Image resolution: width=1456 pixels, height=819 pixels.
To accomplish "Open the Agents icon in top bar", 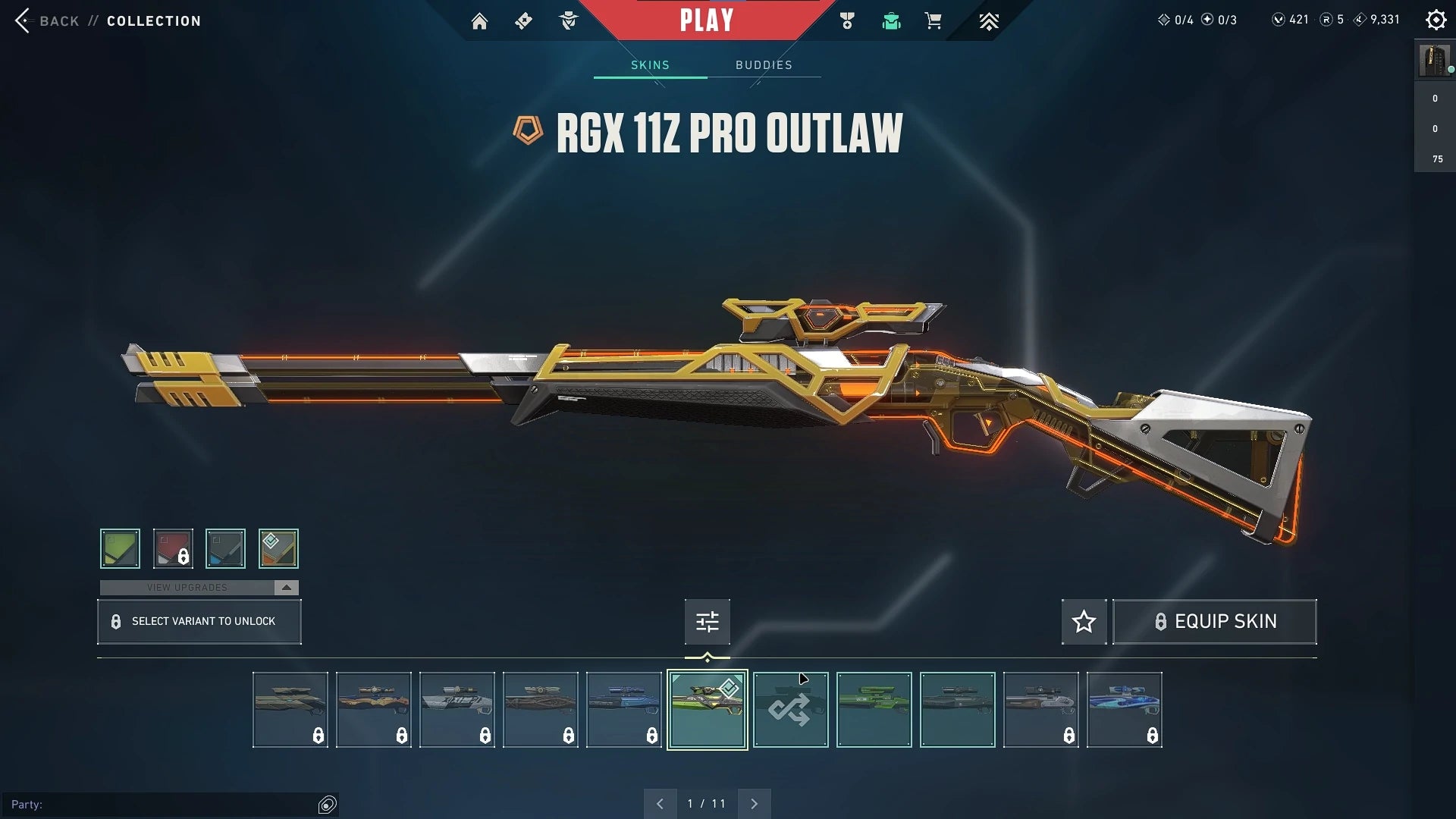I will click(567, 20).
